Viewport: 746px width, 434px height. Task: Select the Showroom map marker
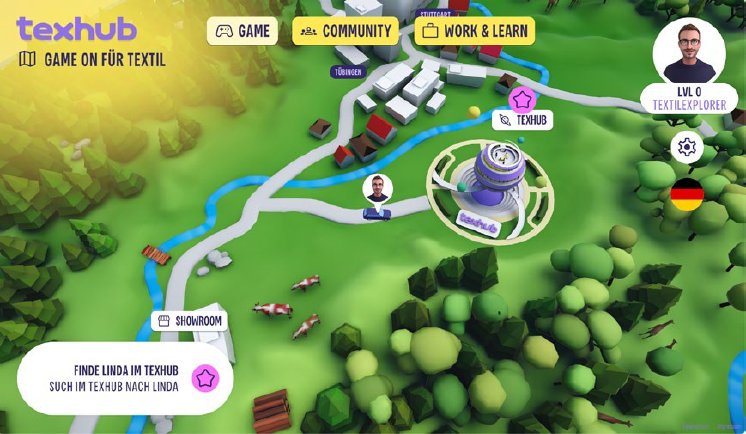(x=188, y=321)
